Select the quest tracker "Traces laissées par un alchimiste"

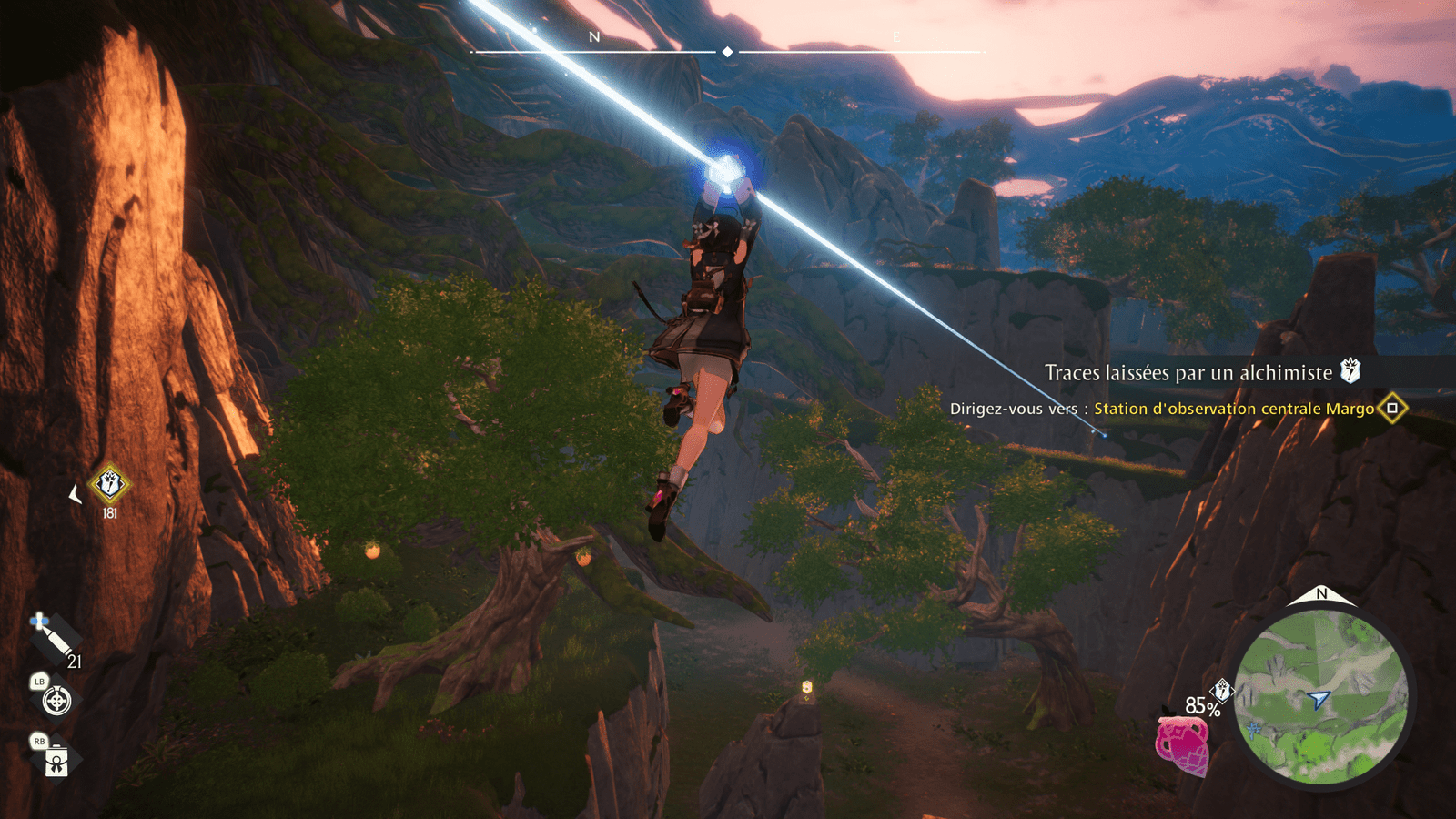click(1188, 373)
